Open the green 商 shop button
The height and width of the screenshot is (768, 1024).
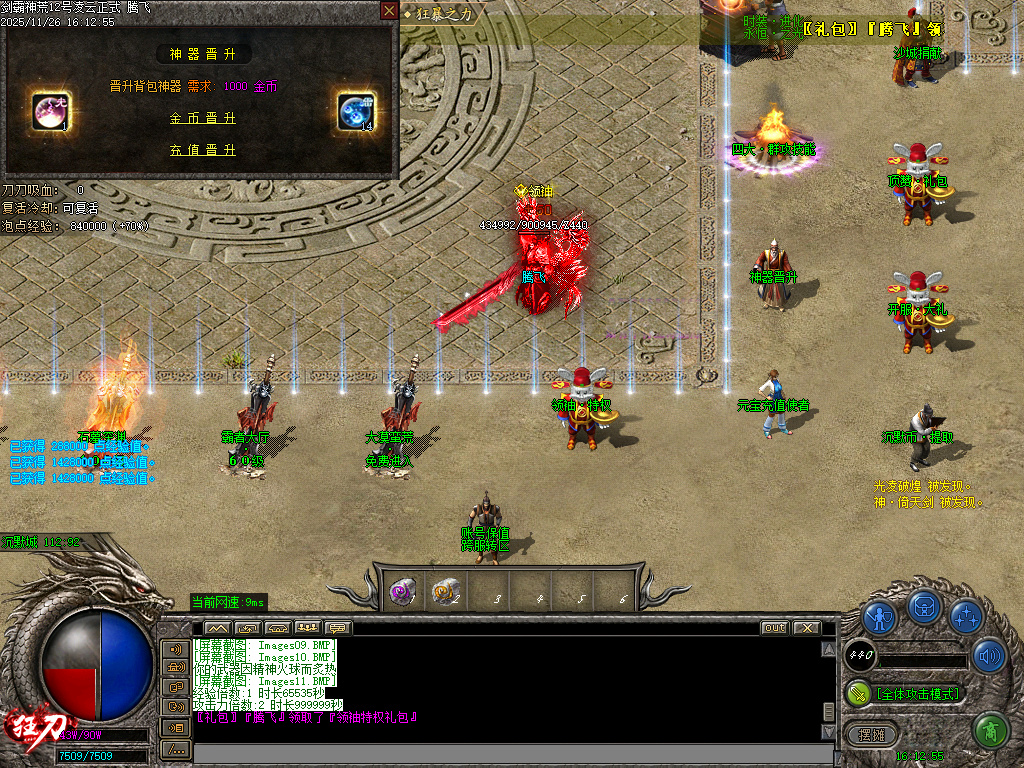point(989,729)
